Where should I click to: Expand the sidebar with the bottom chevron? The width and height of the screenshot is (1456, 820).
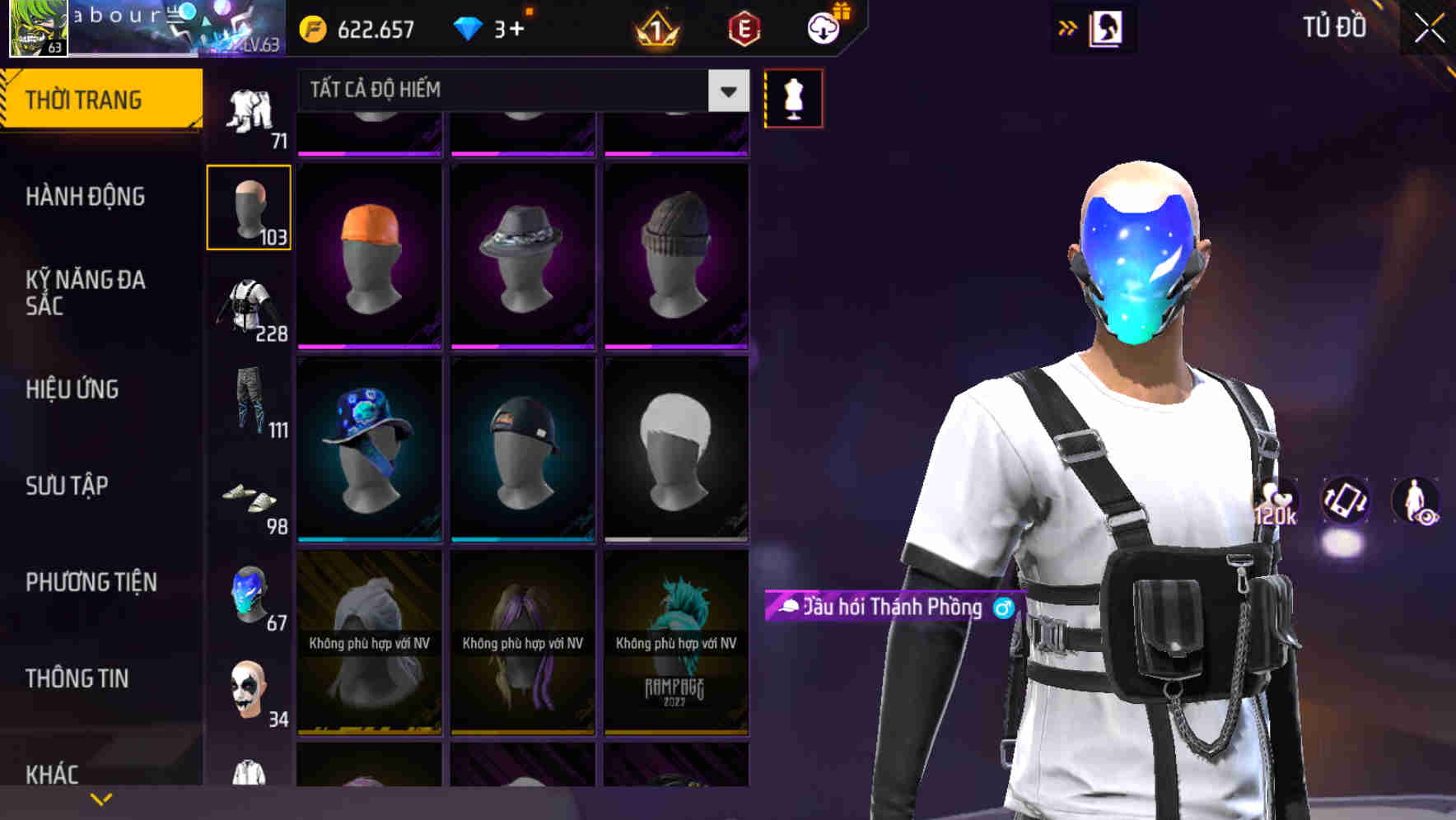coord(101,798)
